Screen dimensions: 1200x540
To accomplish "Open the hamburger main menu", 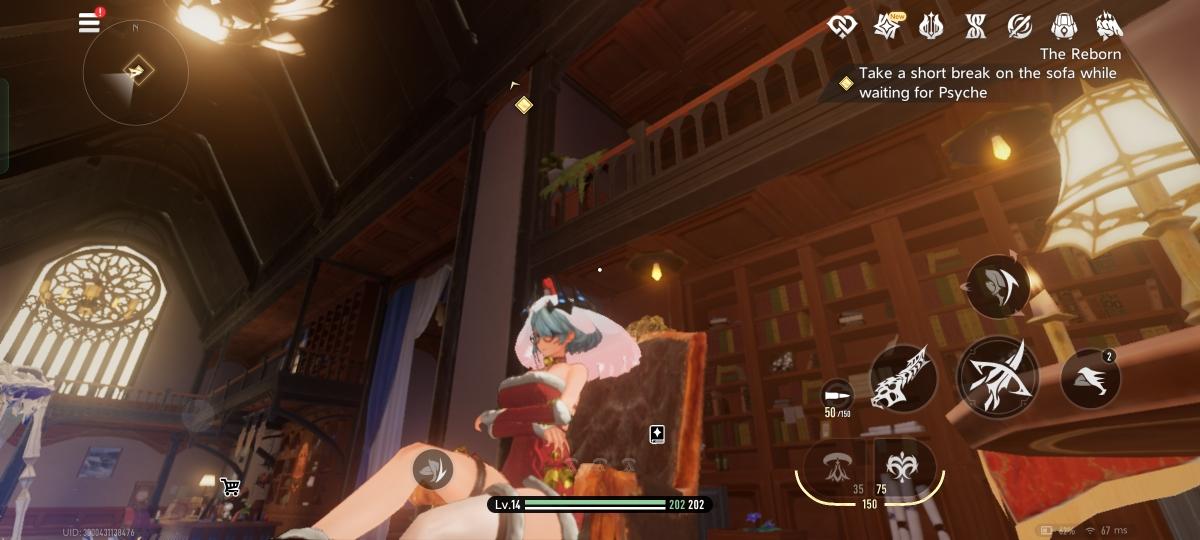I will 89,23.
